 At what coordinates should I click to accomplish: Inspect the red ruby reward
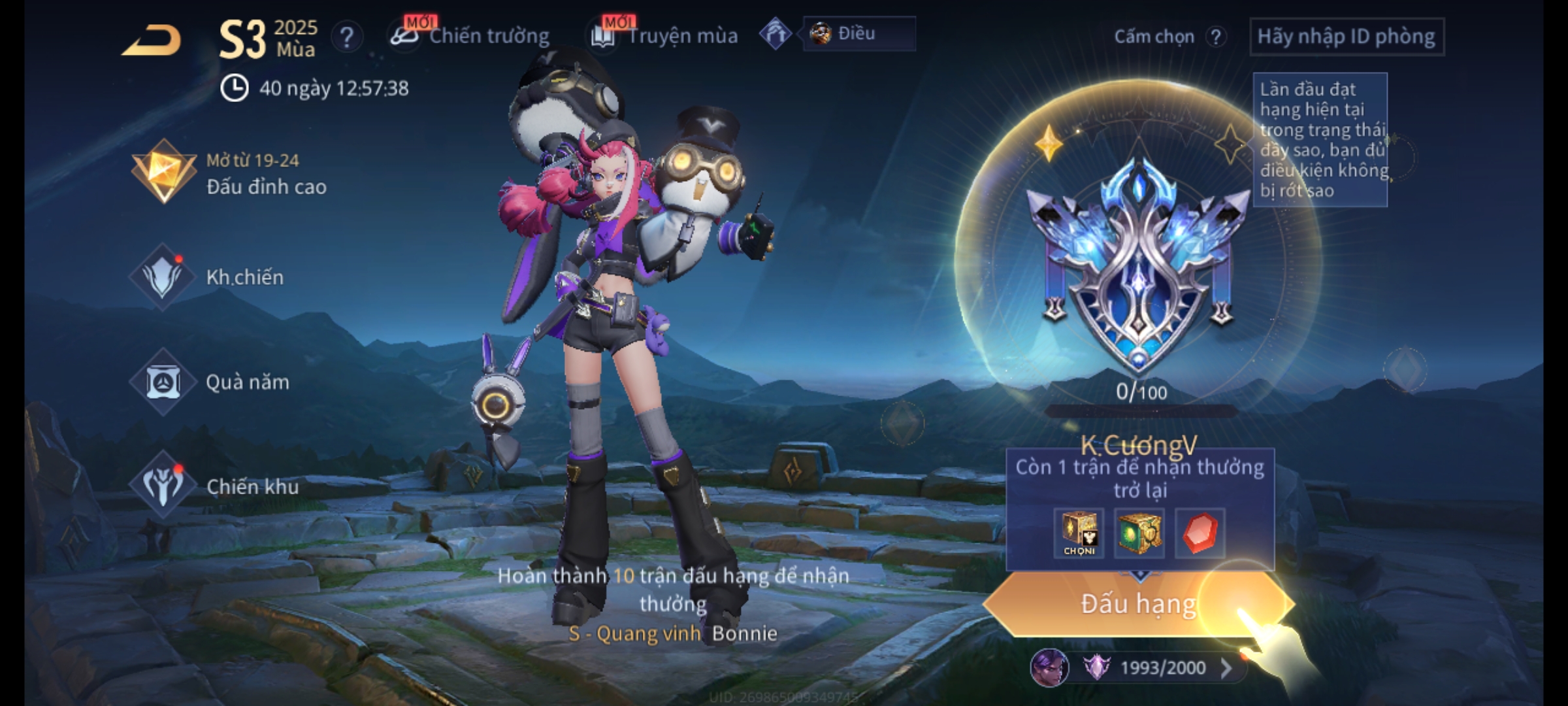[x=1200, y=533]
